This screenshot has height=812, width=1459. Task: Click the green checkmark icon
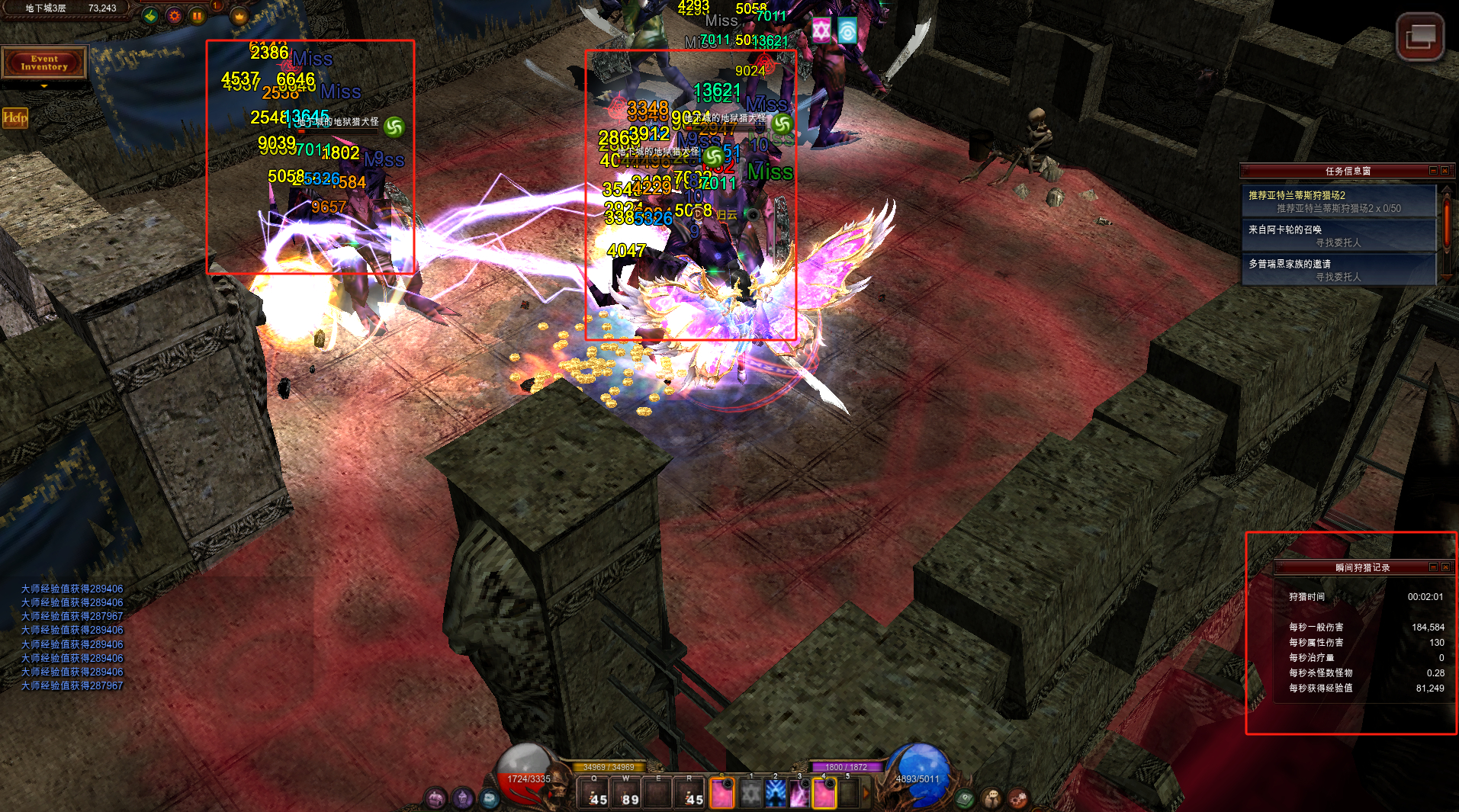tap(151, 15)
